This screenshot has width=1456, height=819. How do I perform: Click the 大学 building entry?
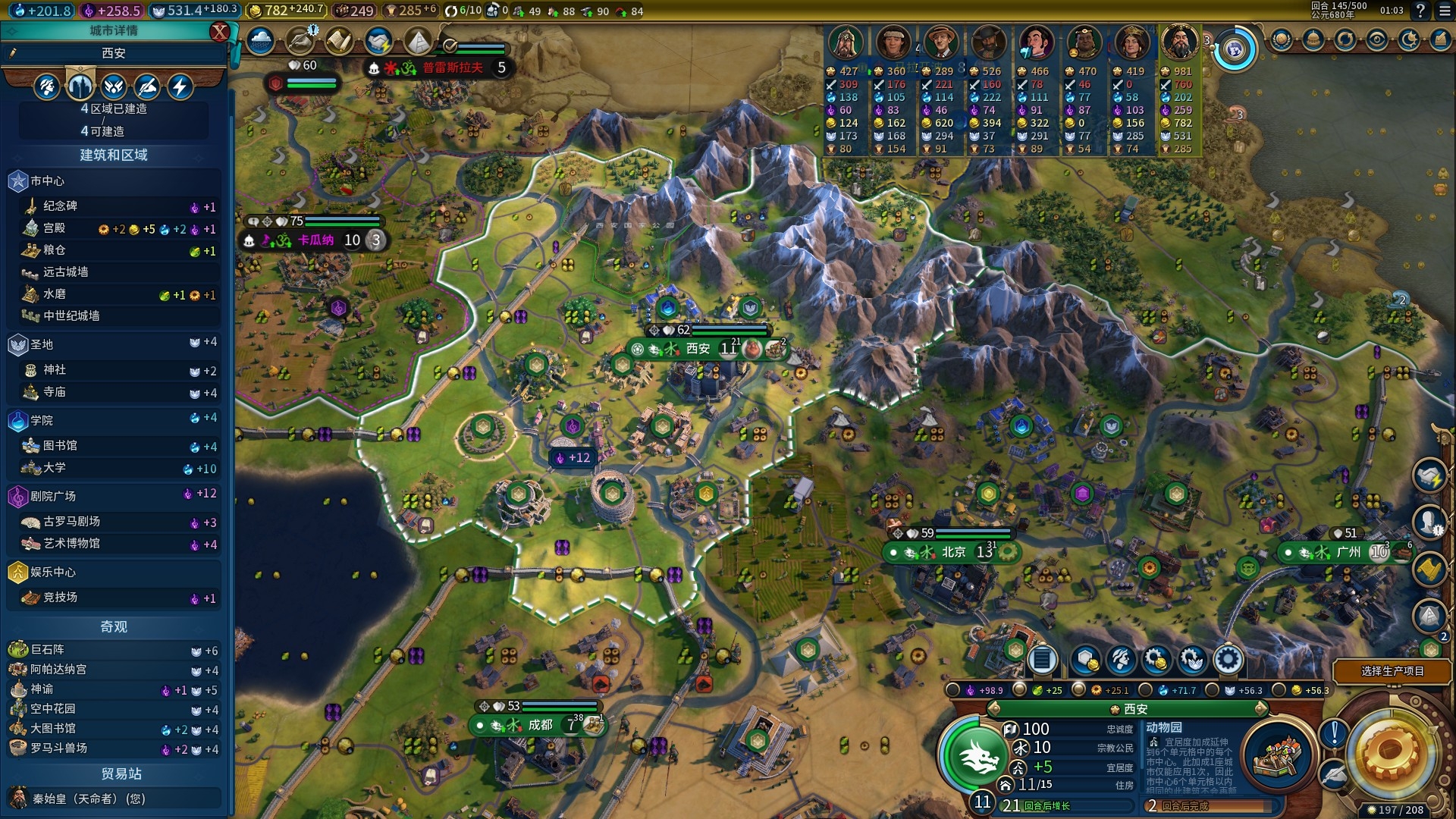click(x=55, y=468)
